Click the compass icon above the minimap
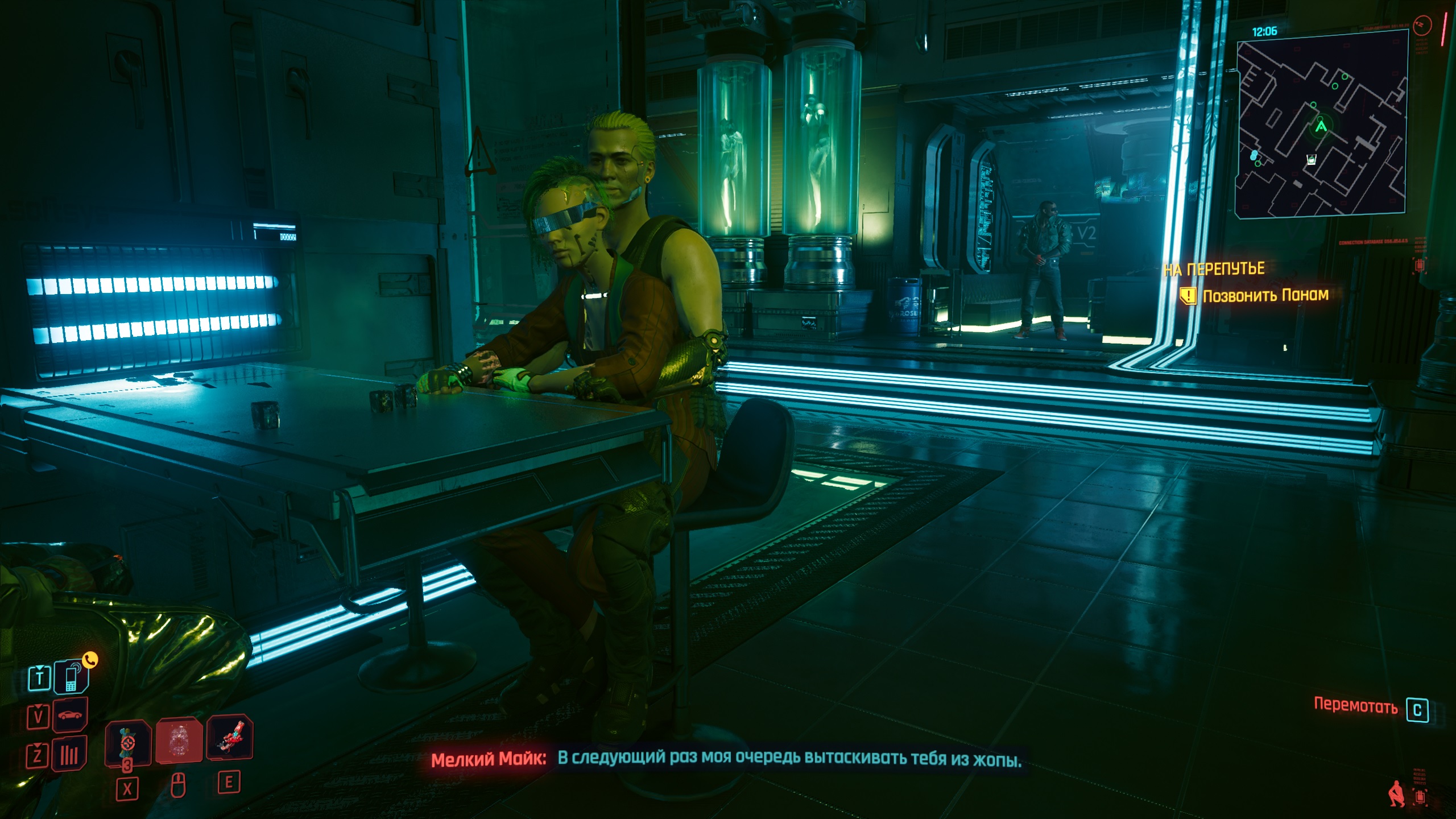The image size is (1456, 819). [x=1422, y=26]
